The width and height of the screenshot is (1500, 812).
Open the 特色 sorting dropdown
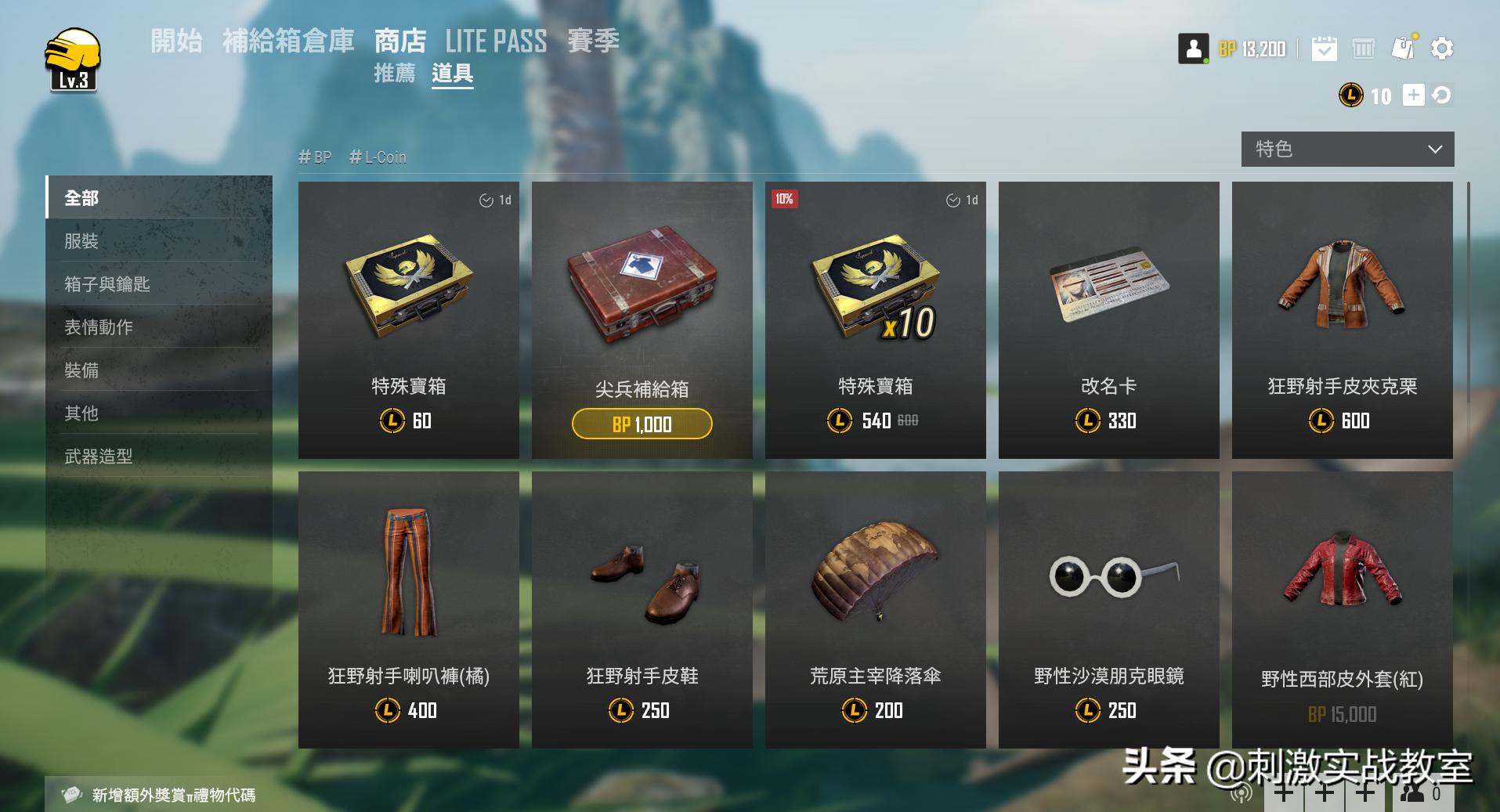tap(1346, 149)
